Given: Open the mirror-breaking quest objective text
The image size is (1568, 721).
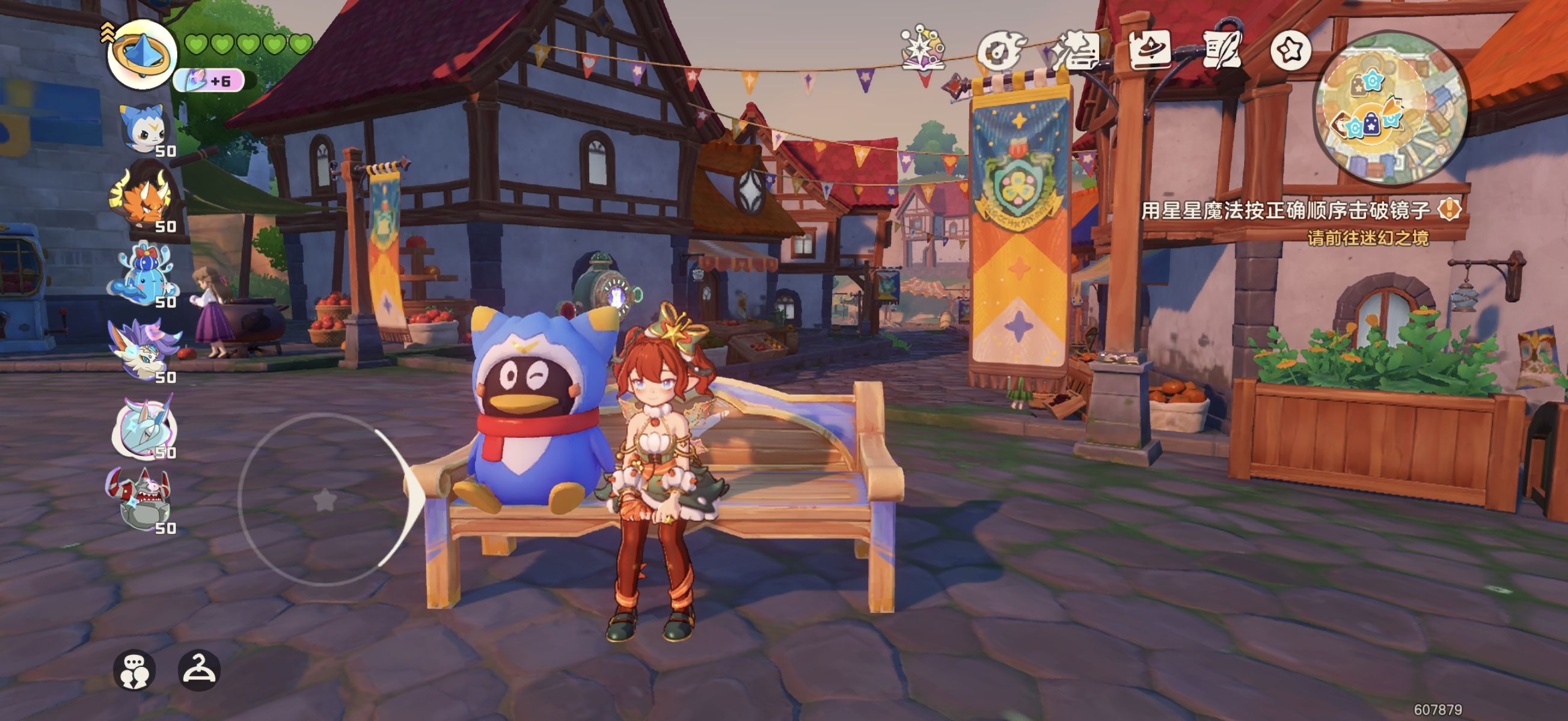Looking at the screenshot, I should tap(1285, 211).
